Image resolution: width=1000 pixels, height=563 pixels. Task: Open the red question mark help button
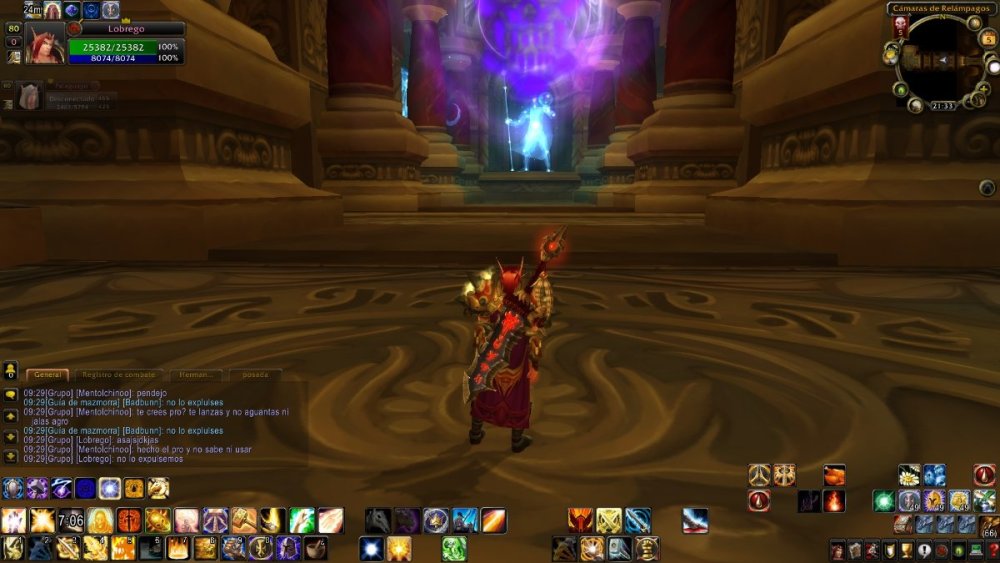(993, 549)
